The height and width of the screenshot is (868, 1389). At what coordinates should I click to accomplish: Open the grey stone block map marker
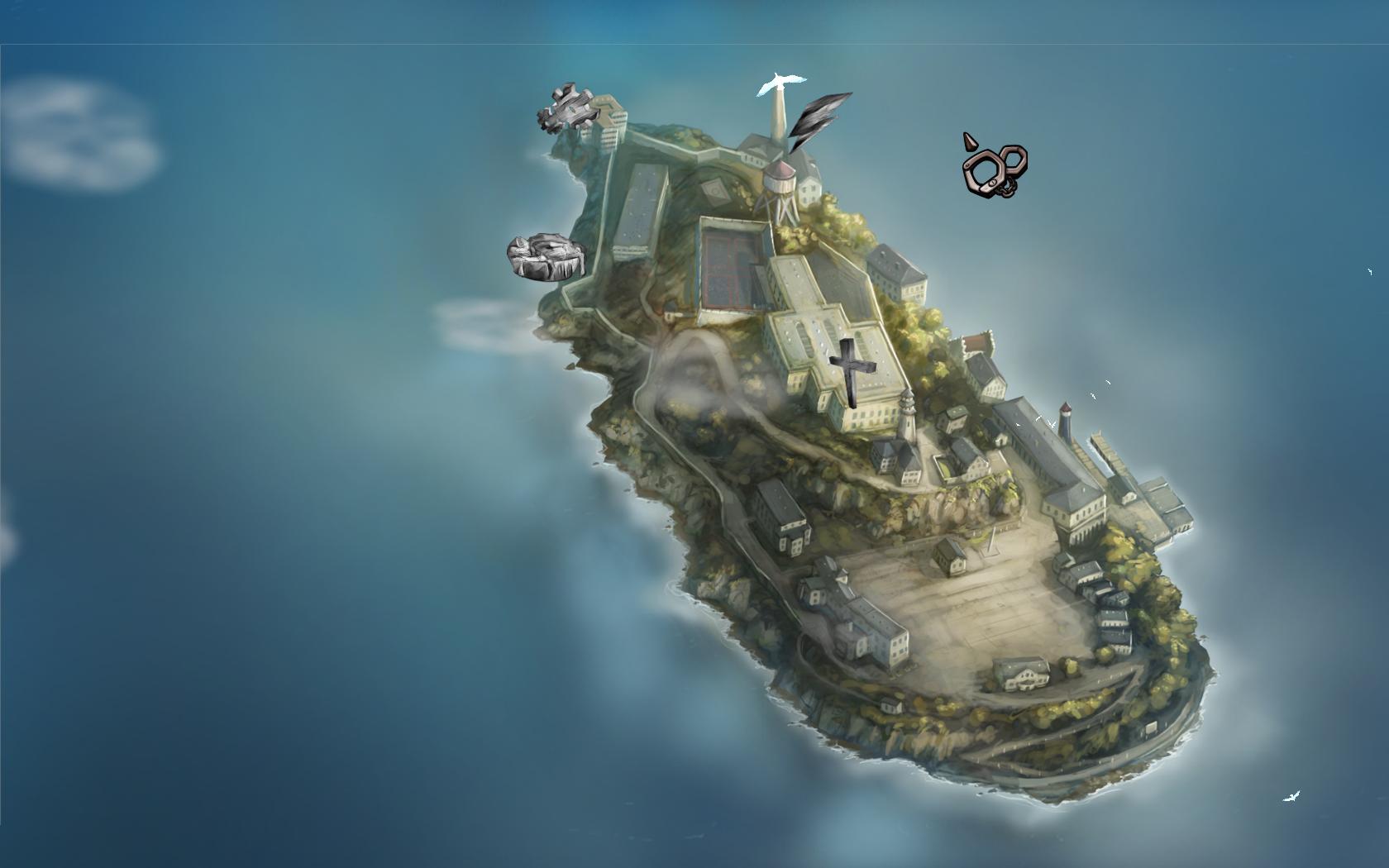[545, 256]
